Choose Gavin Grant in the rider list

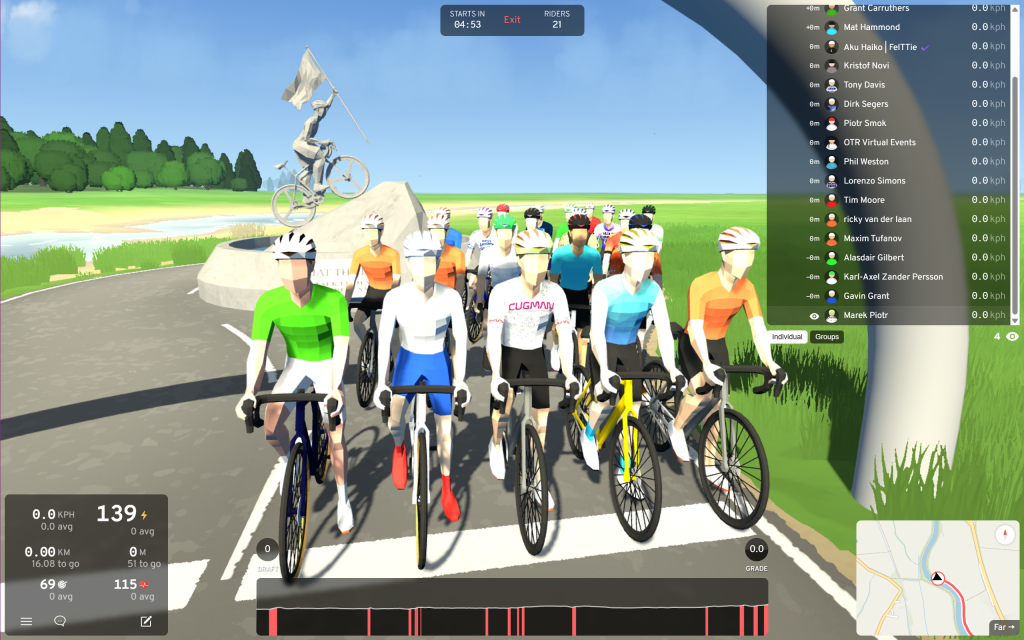click(x=866, y=296)
